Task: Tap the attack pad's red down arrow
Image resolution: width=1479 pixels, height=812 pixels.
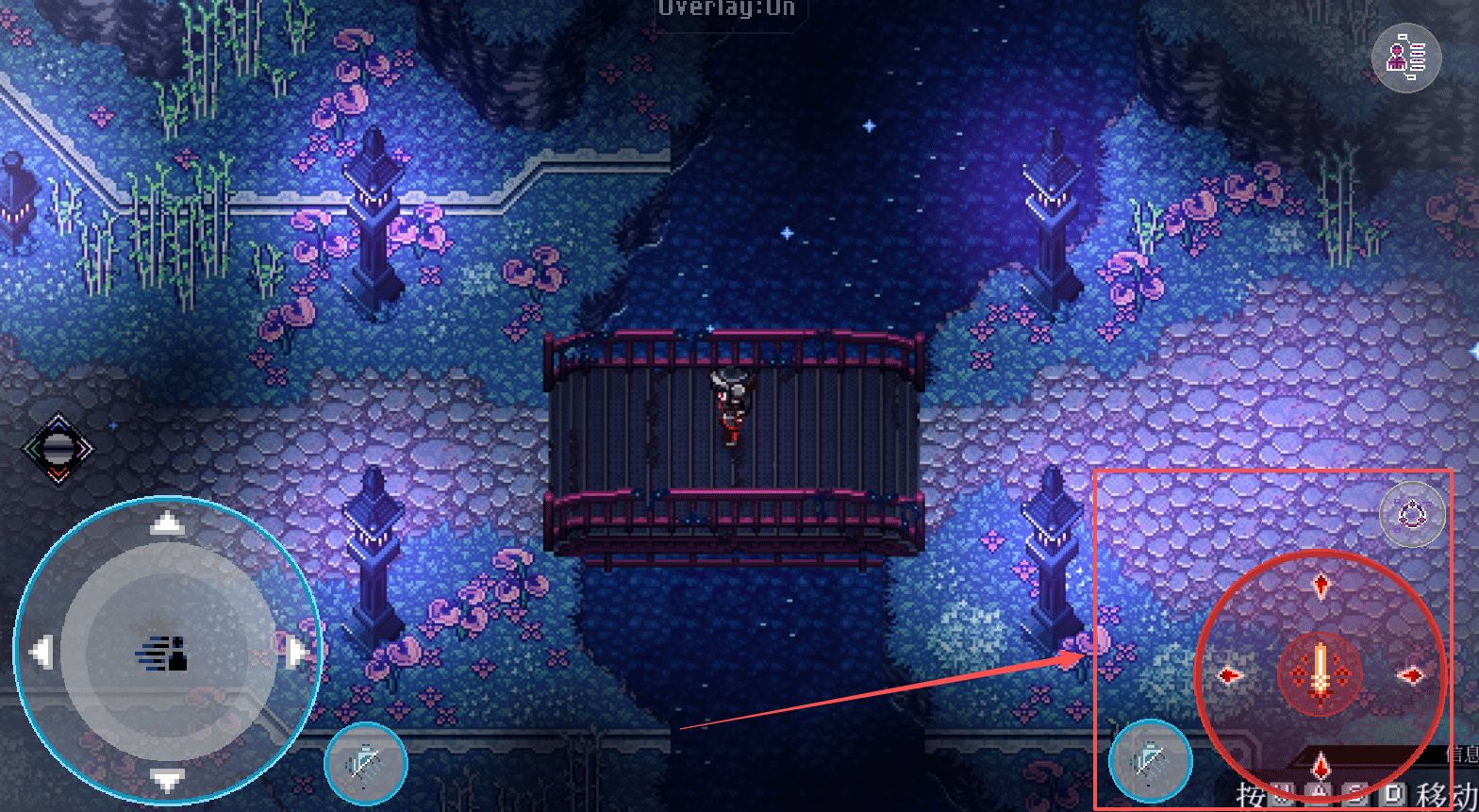Action: click(x=1321, y=764)
